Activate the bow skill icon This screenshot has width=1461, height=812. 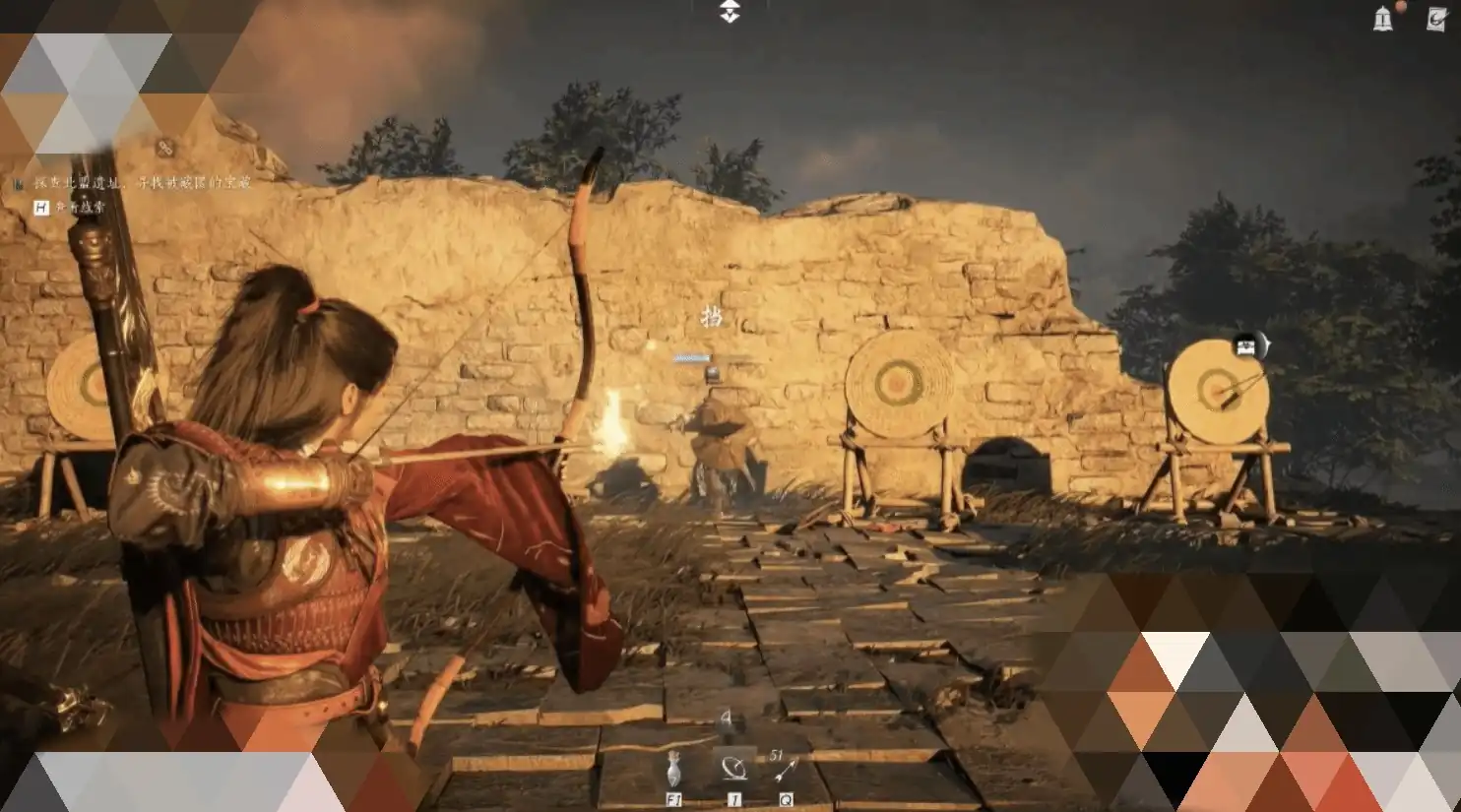733,768
